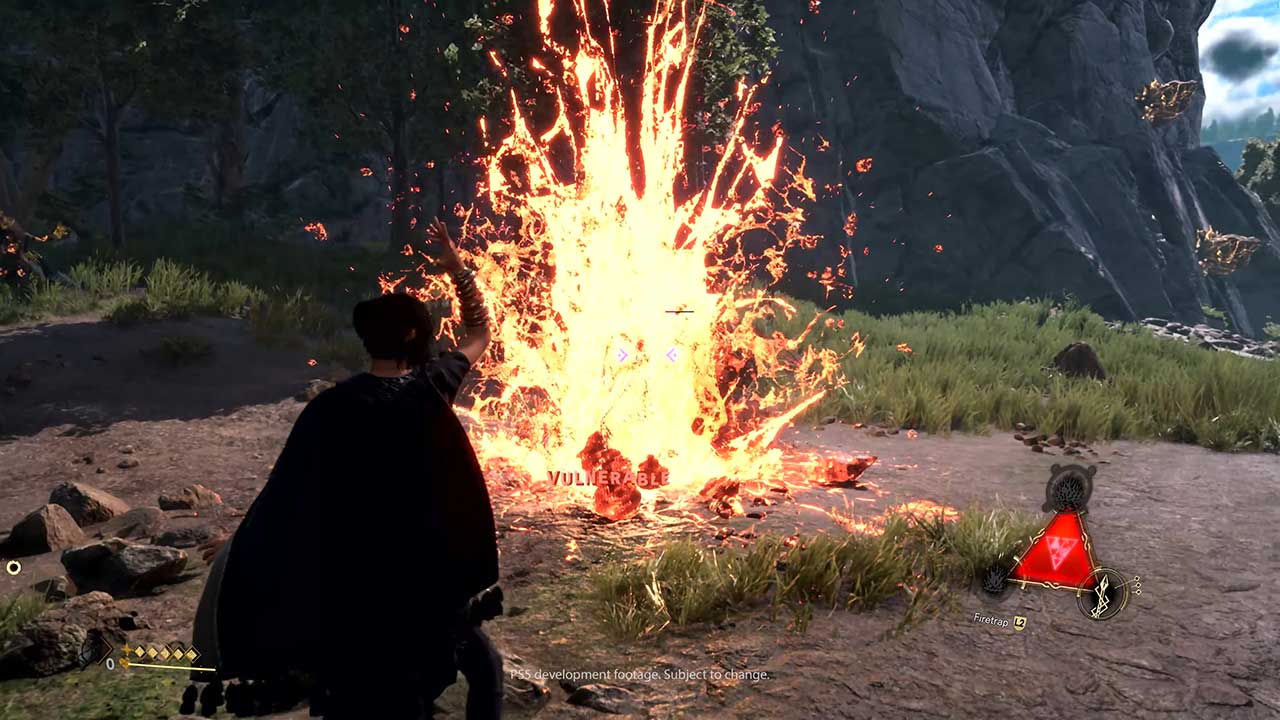Click the gold ring marker on left edge
Viewport: 1280px width, 720px height.
pyautogui.click(x=14, y=567)
